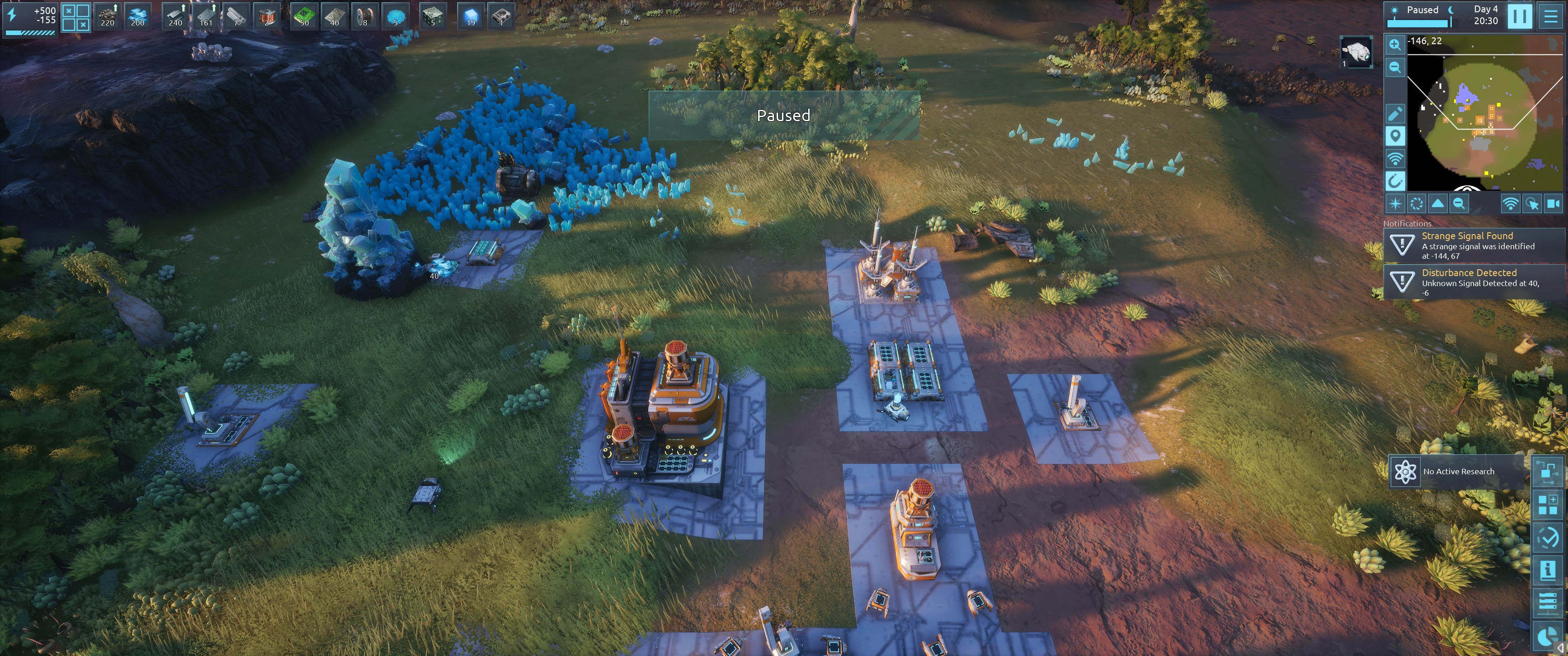Open the pie chart statistics panel
Image resolution: width=1568 pixels, height=656 pixels.
pos(1547,636)
